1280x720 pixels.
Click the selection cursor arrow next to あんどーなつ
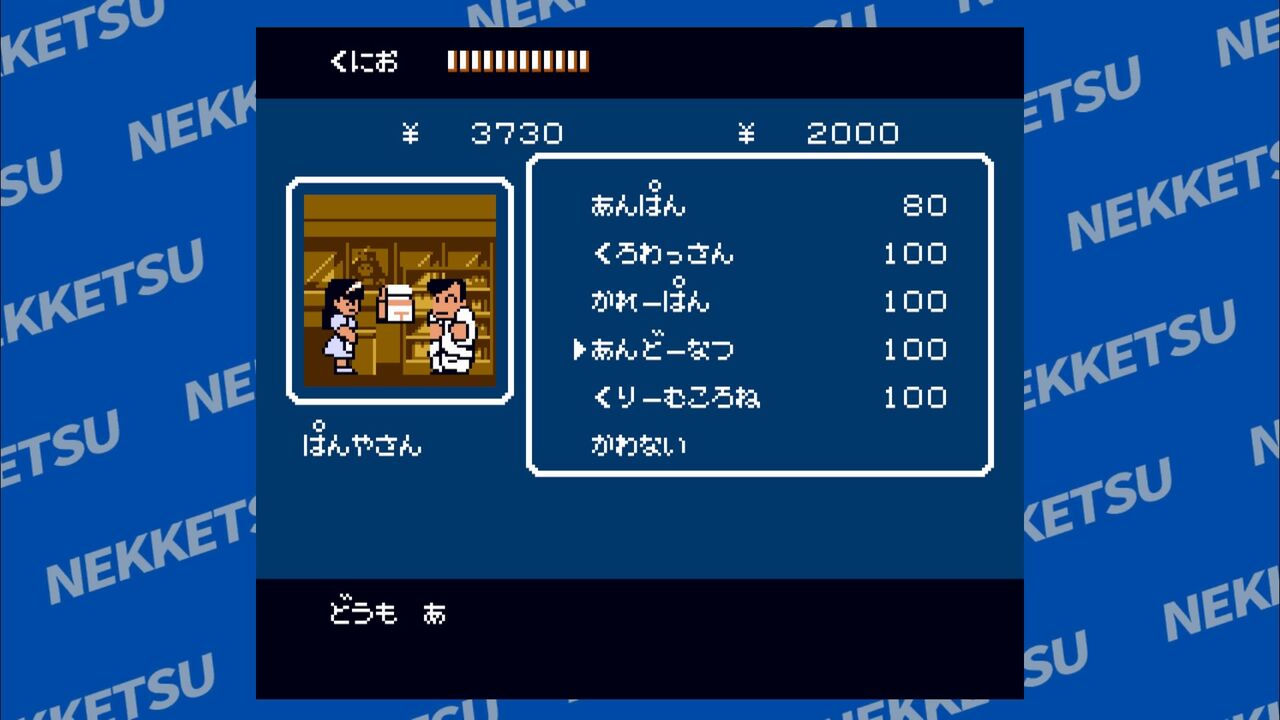[580, 349]
